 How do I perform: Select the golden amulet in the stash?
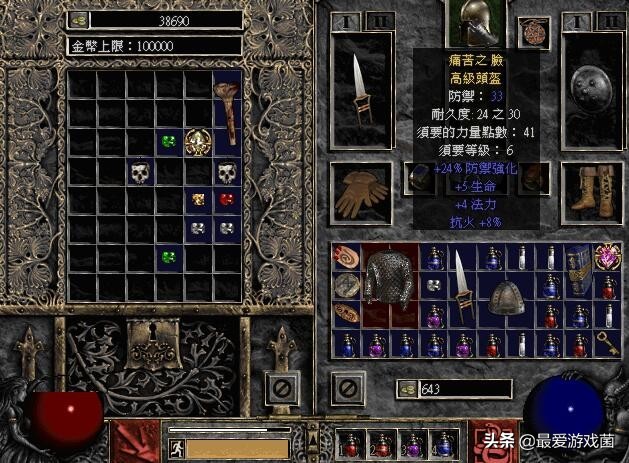pyautogui.click(x=198, y=142)
